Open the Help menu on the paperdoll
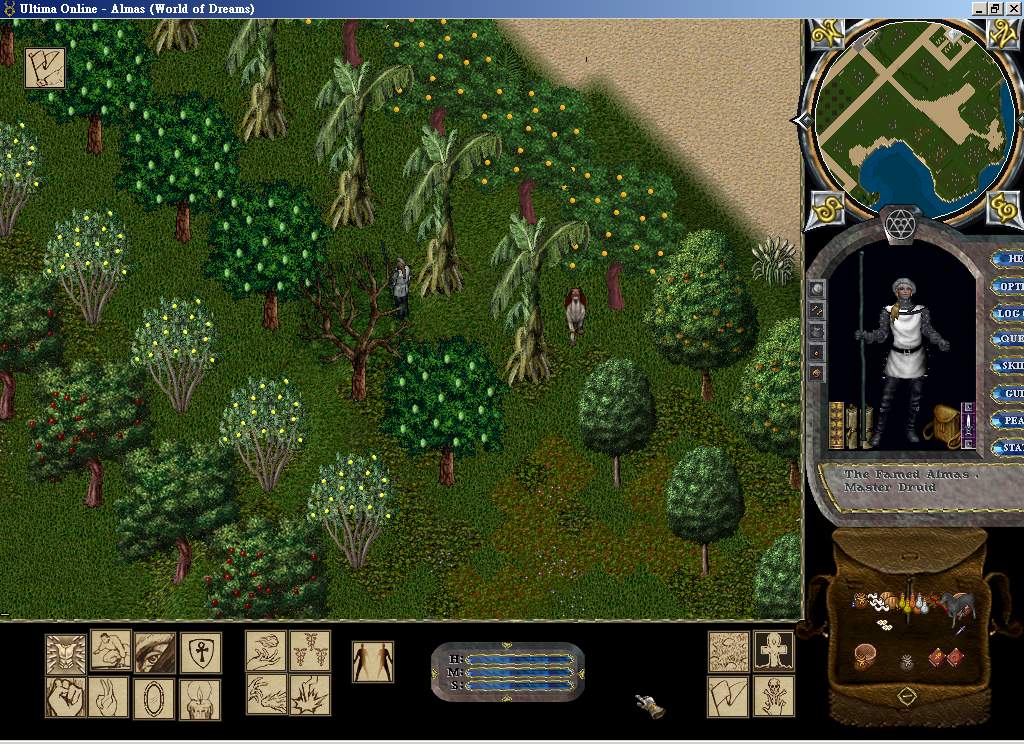The height and width of the screenshot is (744, 1024). point(1010,259)
